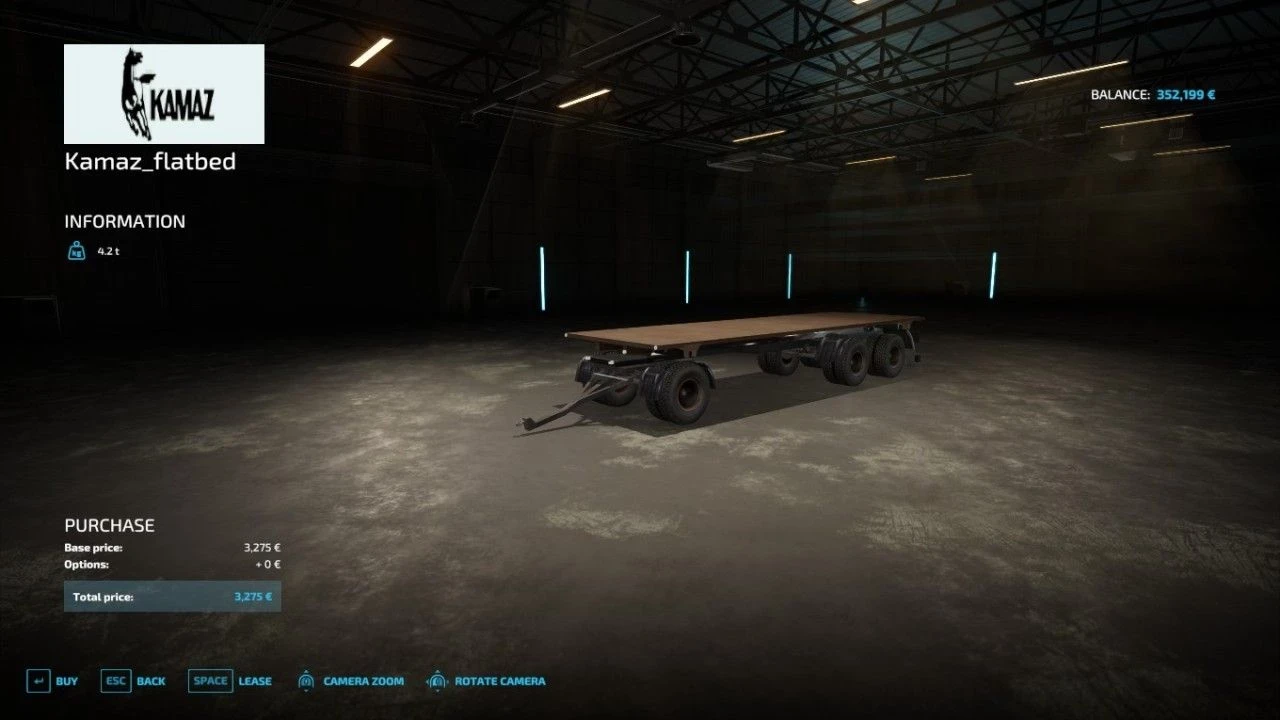The image size is (1280, 720).
Task: Select the highlighted Total price bar
Action: click(x=172, y=596)
